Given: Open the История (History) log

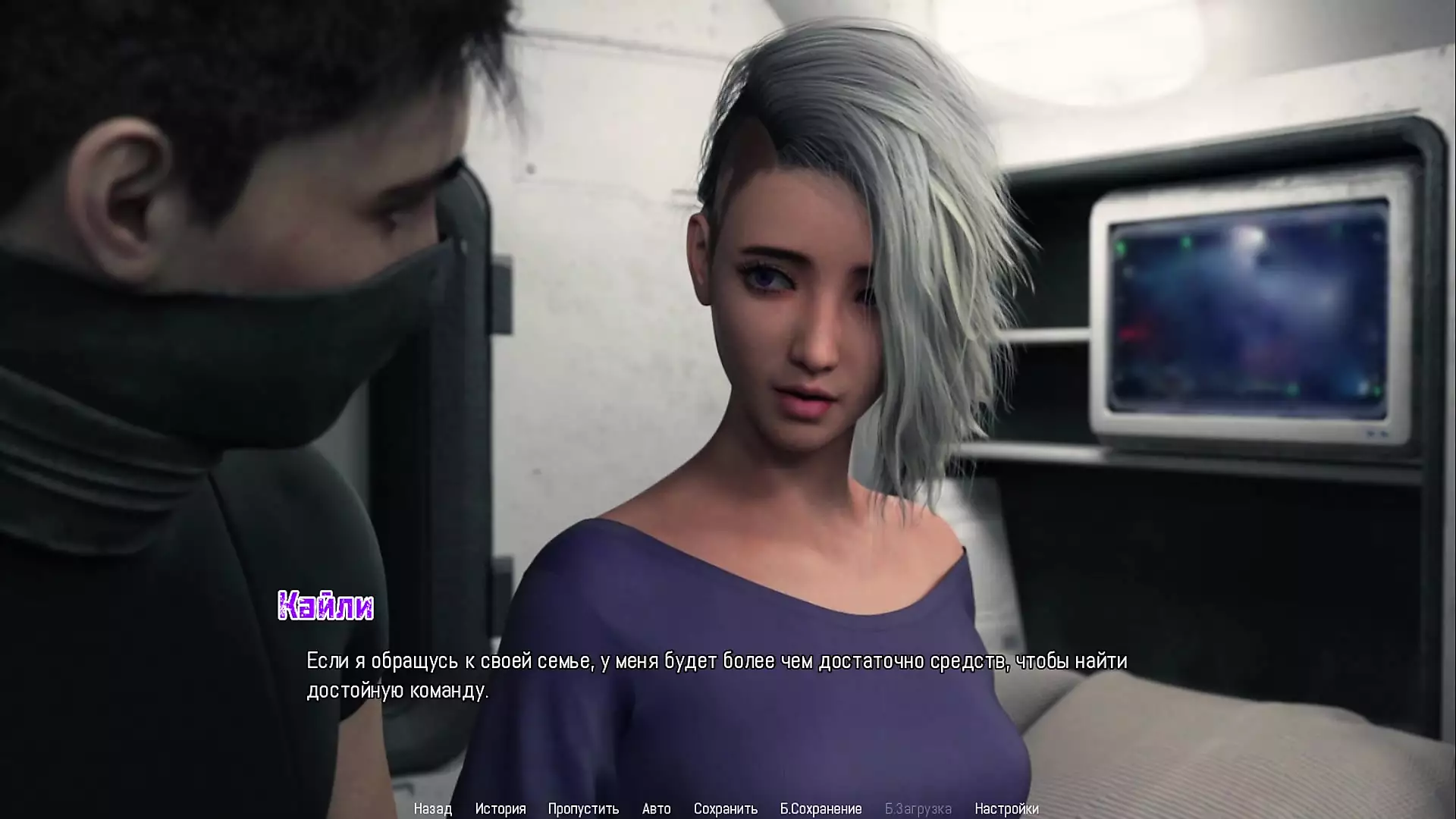Looking at the screenshot, I should (500, 808).
